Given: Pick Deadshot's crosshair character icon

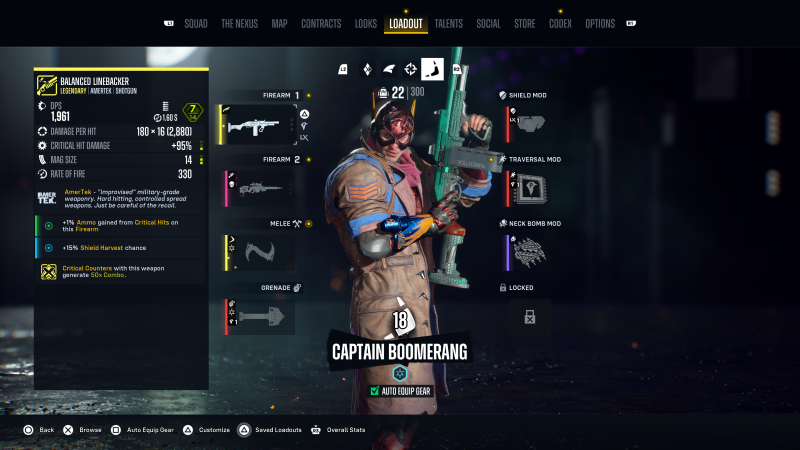Looking at the screenshot, I should 411,69.
